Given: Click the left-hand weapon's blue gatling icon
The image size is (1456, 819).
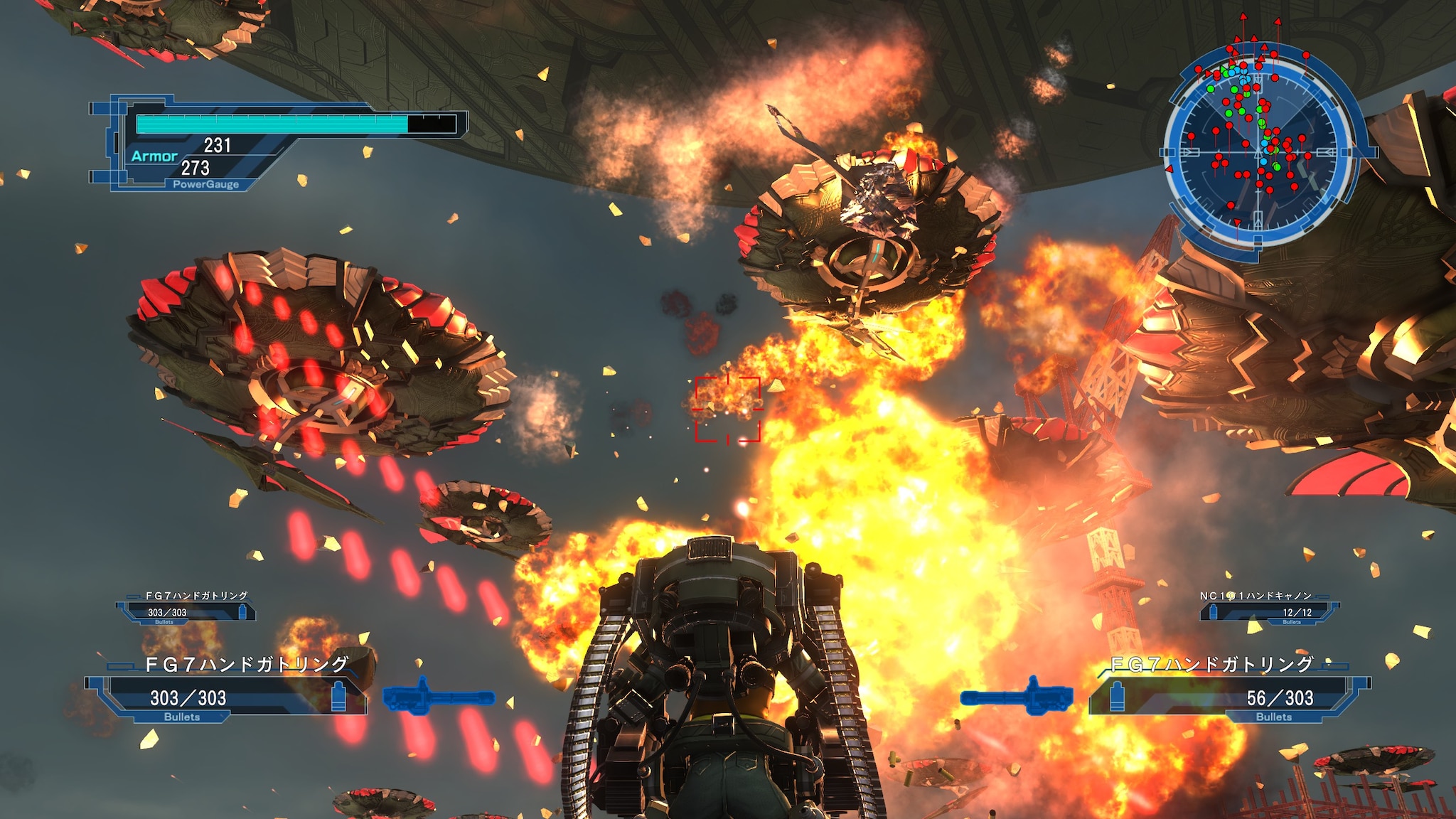Looking at the screenshot, I should (x=439, y=696).
